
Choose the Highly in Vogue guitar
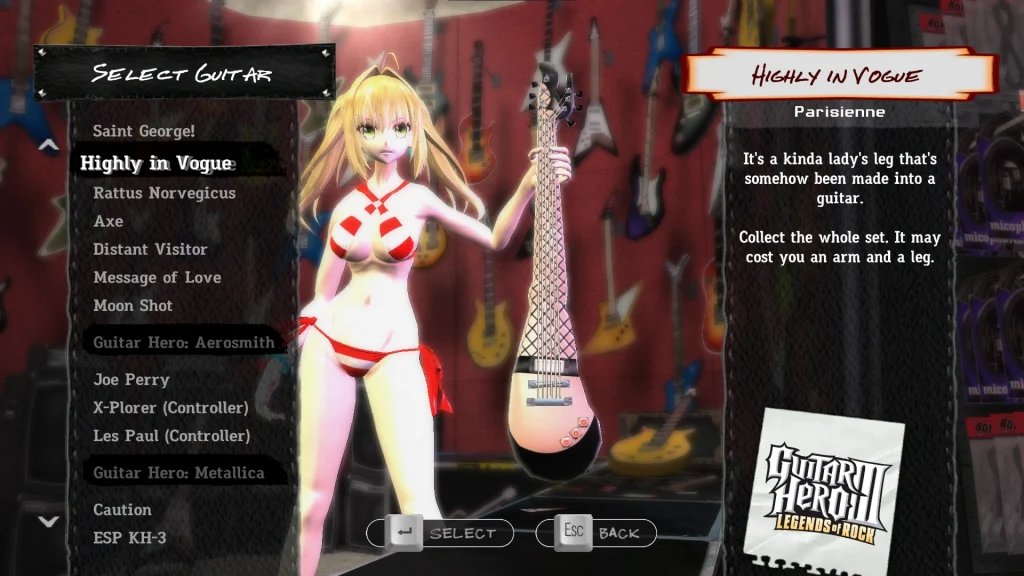[156, 163]
